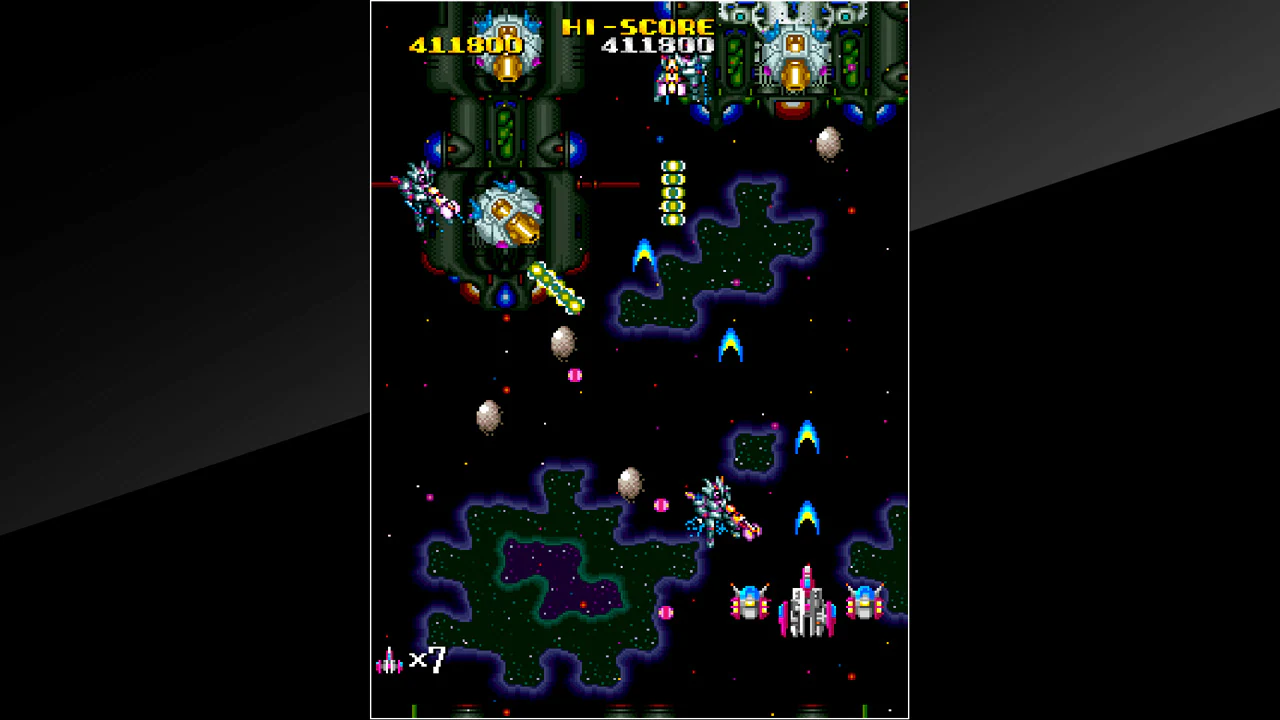Click the egg projectile in the lower nebula

coord(630,483)
